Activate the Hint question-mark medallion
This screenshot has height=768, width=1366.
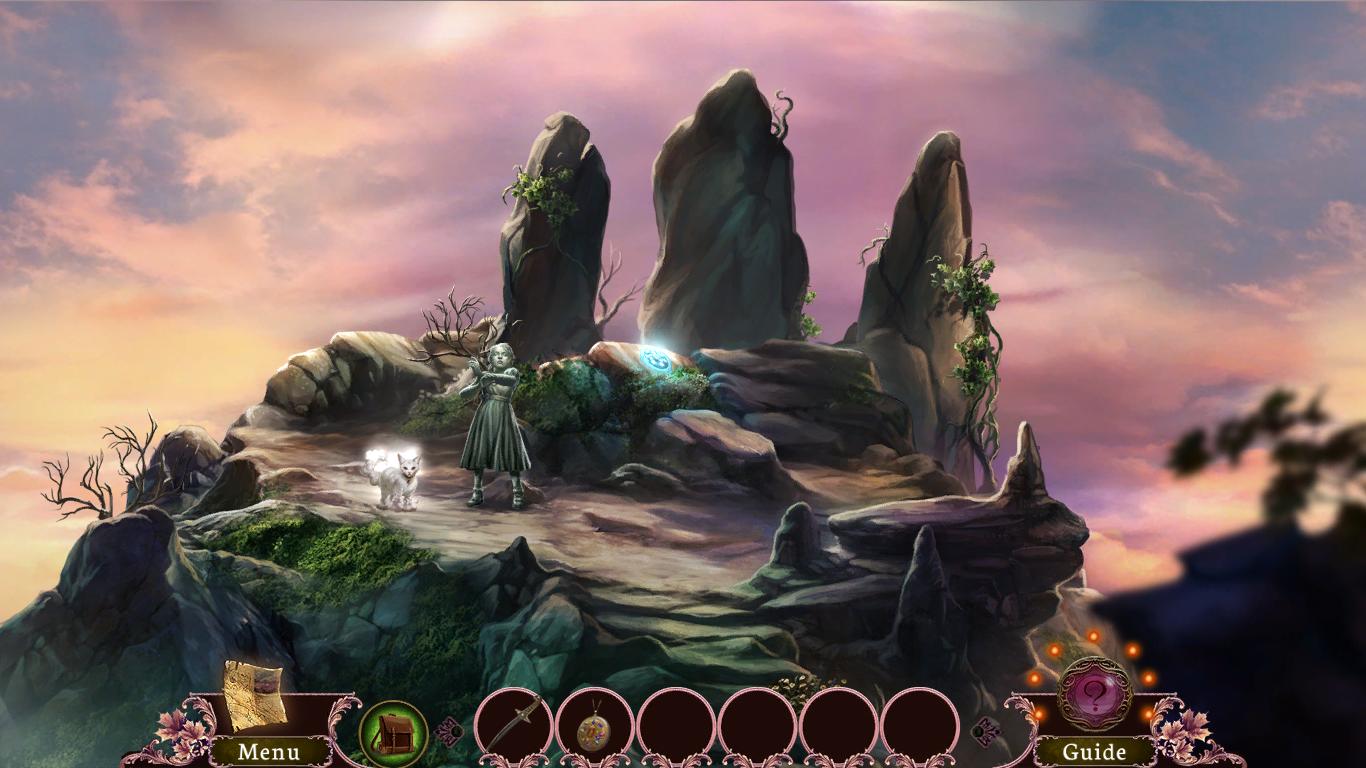click(x=1094, y=695)
